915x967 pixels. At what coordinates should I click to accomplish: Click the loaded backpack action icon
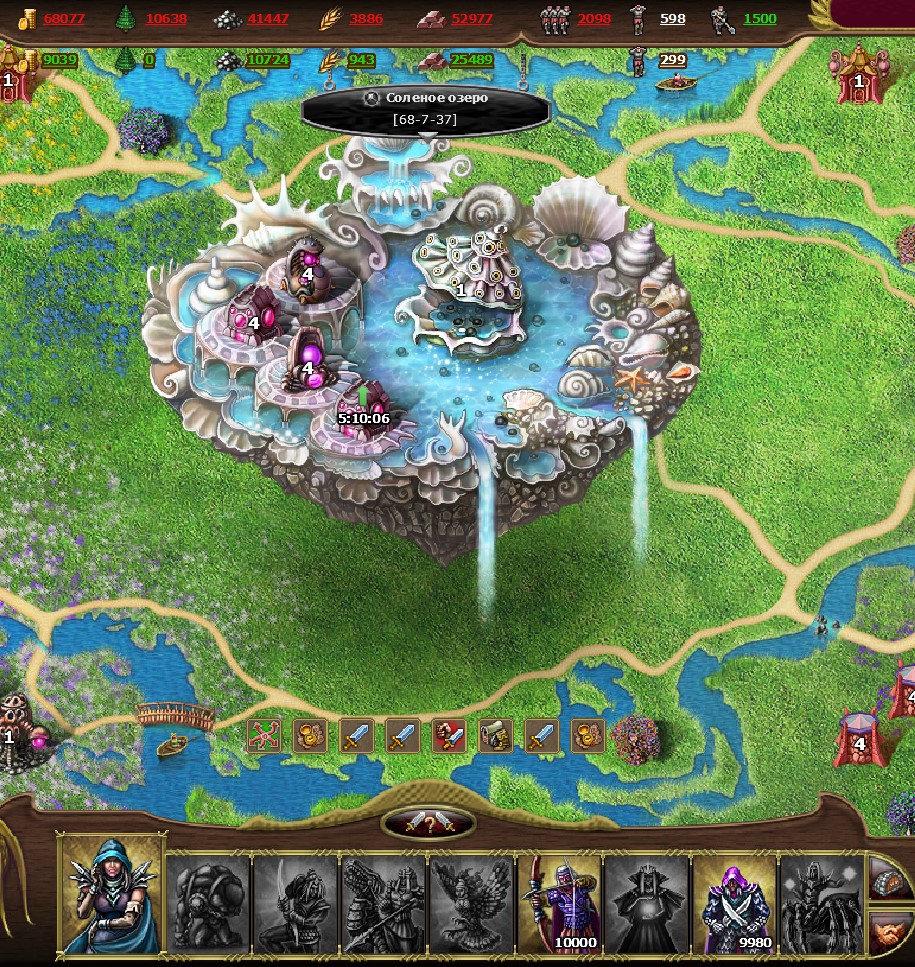click(x=495, y=735)
